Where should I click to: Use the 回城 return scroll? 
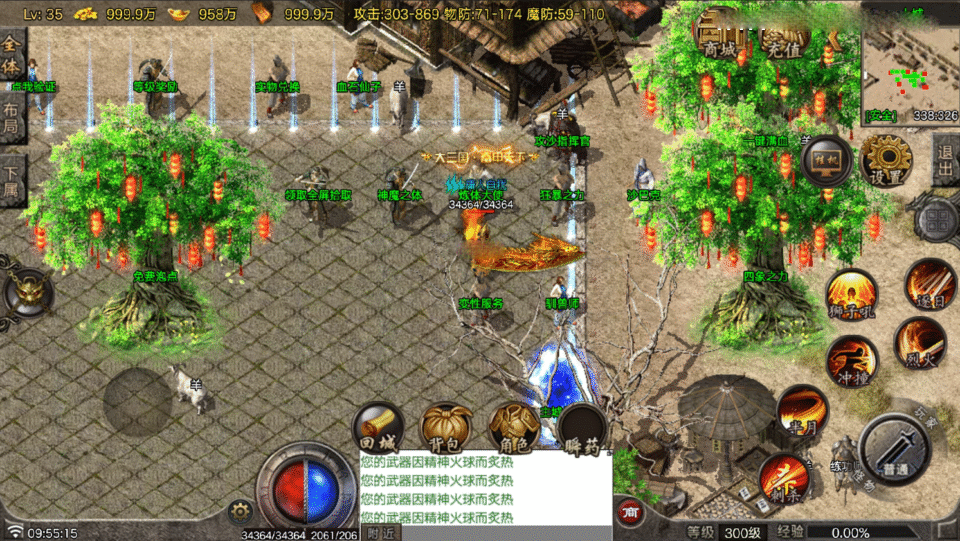378,427
